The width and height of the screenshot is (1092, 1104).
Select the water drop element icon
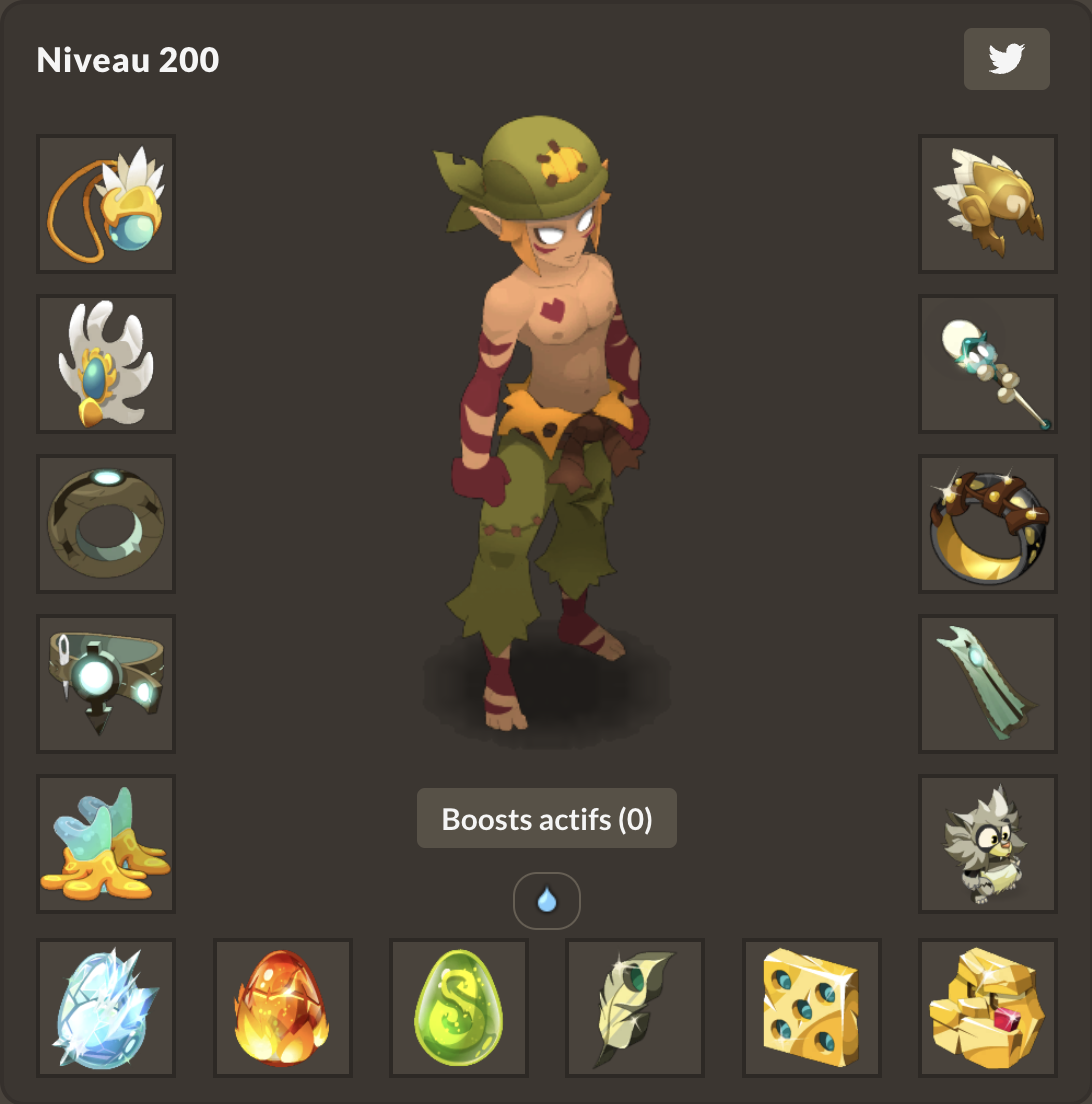[546, 901]
